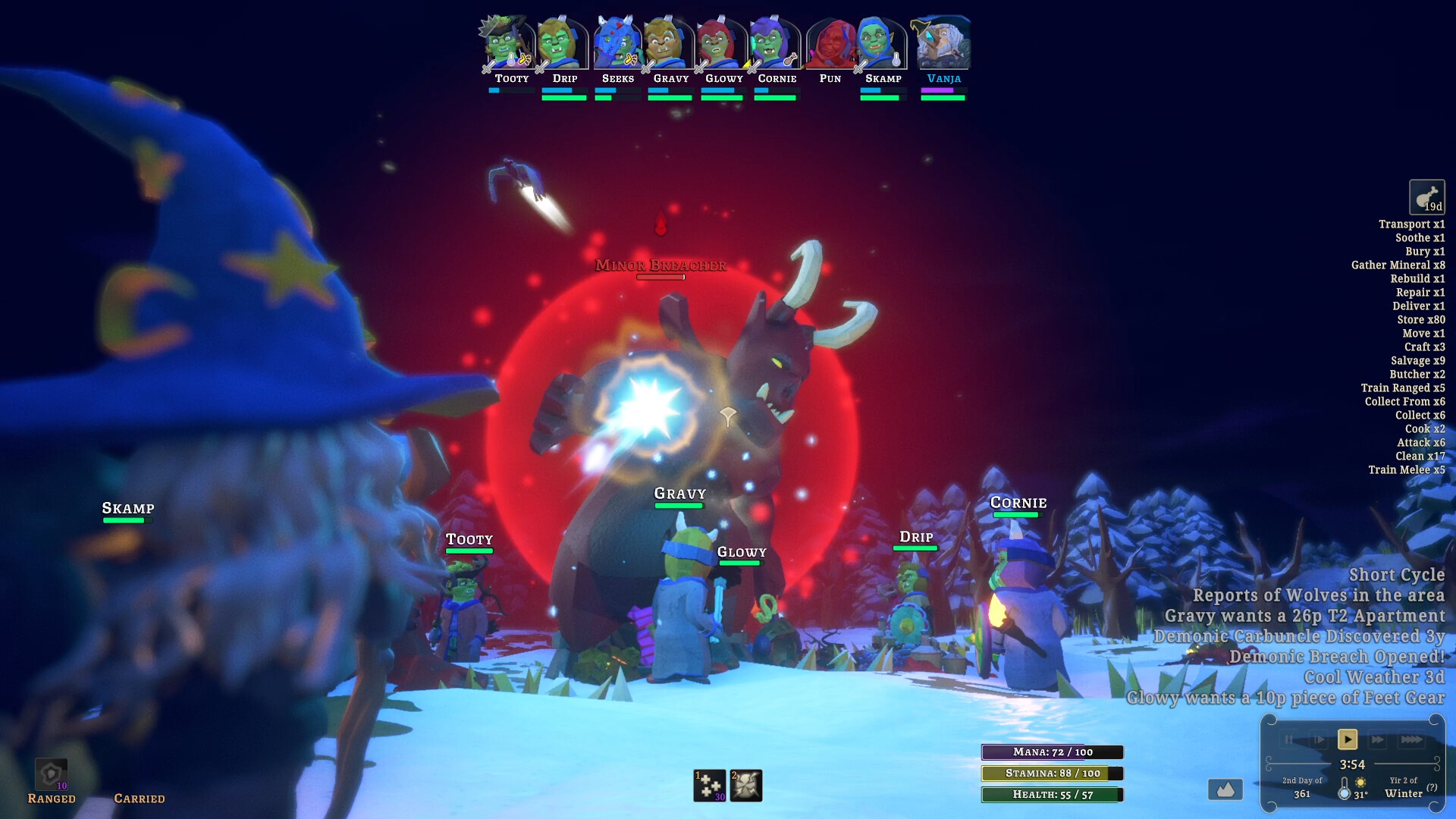Click the Mana 72/100 bar

[x=1053, y=752]
